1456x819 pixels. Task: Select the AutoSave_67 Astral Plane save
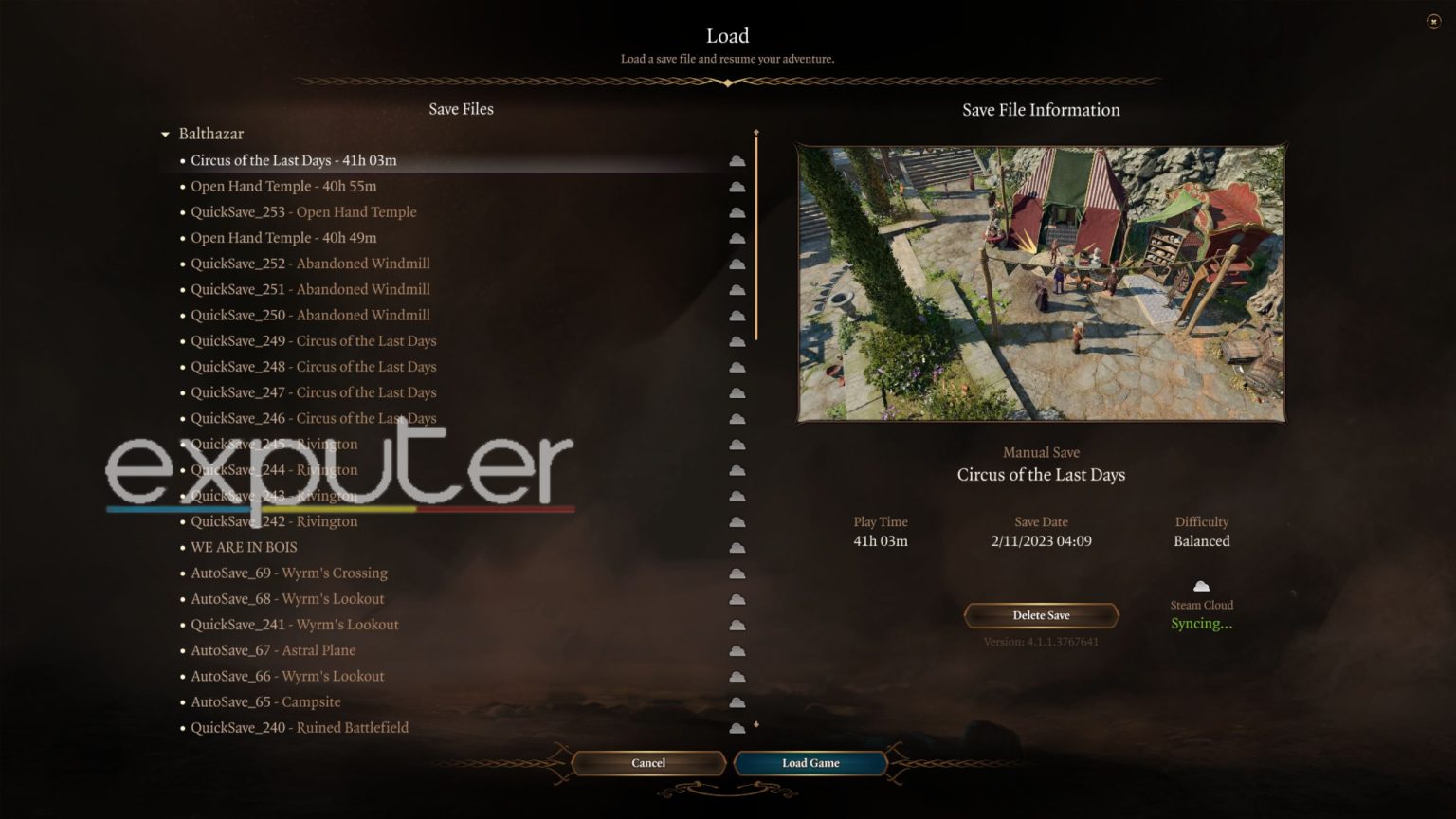273,650
